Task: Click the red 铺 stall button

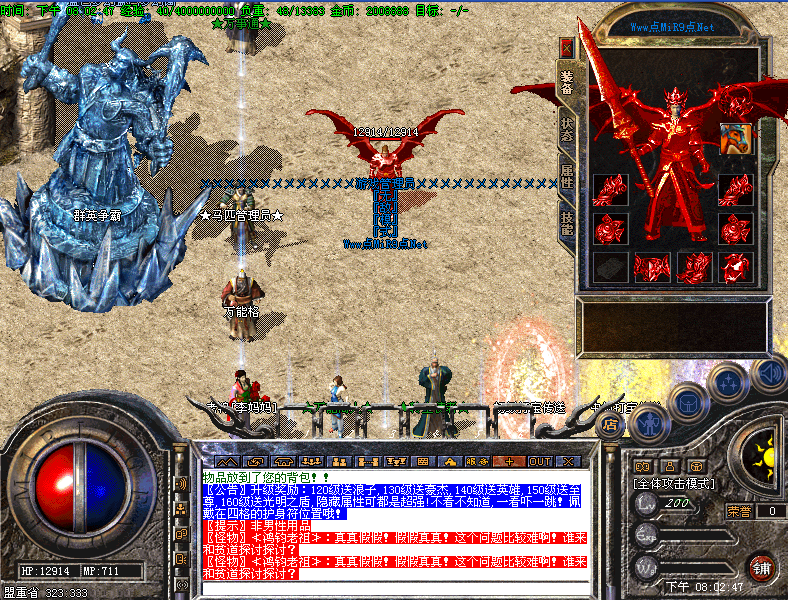Action: (x=763, y=566)
